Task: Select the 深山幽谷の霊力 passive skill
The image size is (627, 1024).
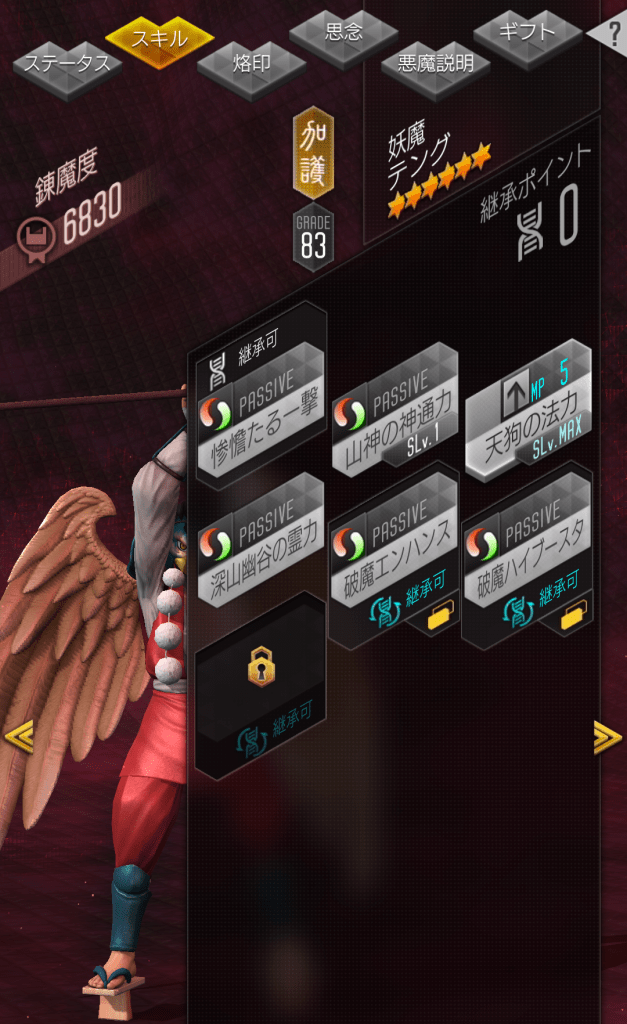Action: 261,541
